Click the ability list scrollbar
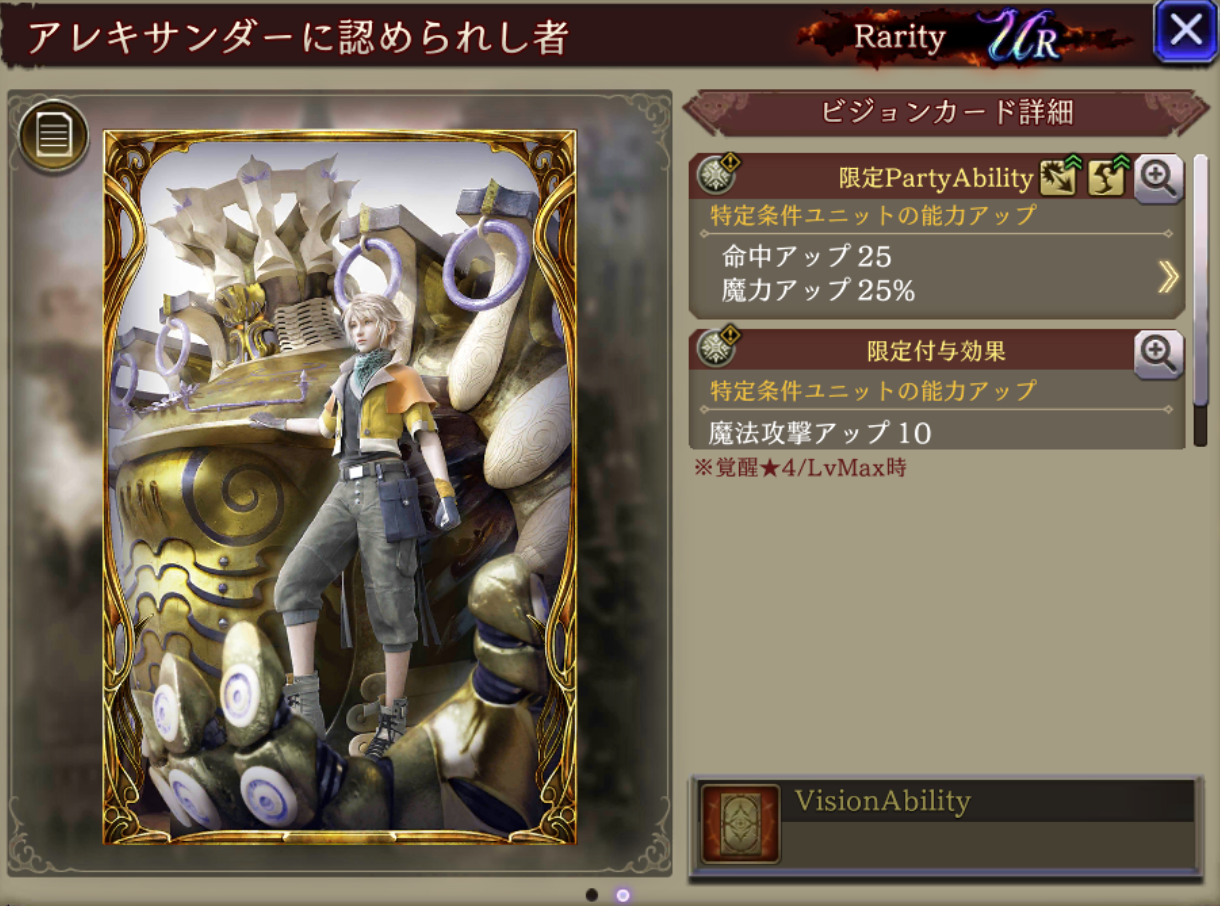The width and height of the screenshot is (1220, 906). coord(1200,300)
